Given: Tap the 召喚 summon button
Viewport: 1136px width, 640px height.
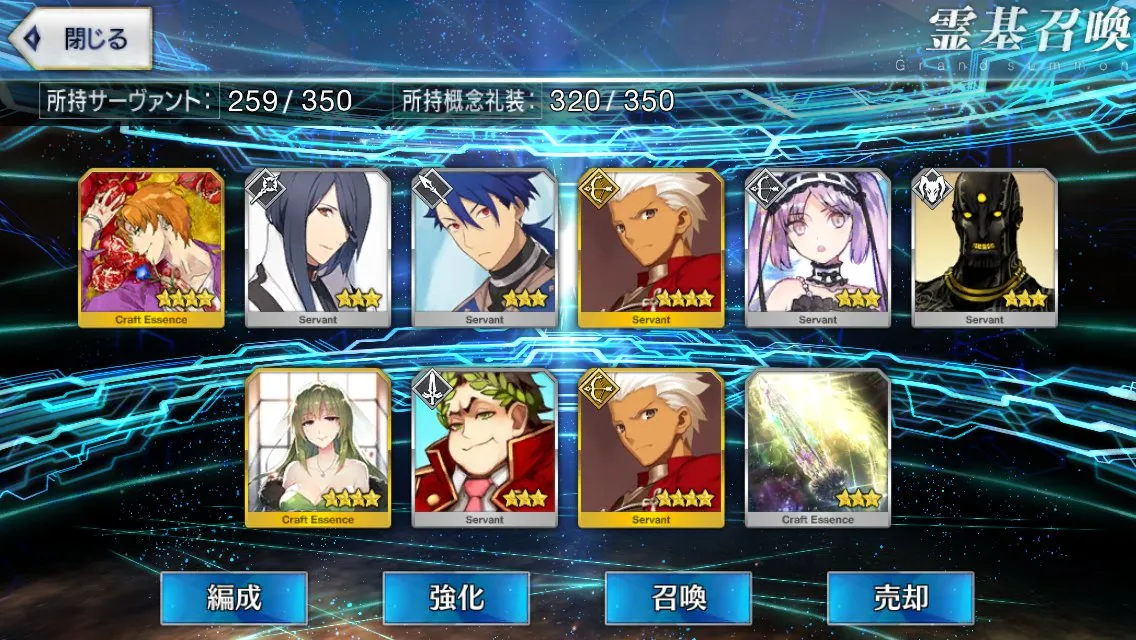Looking at the screenshot, I should click(678, 598).
